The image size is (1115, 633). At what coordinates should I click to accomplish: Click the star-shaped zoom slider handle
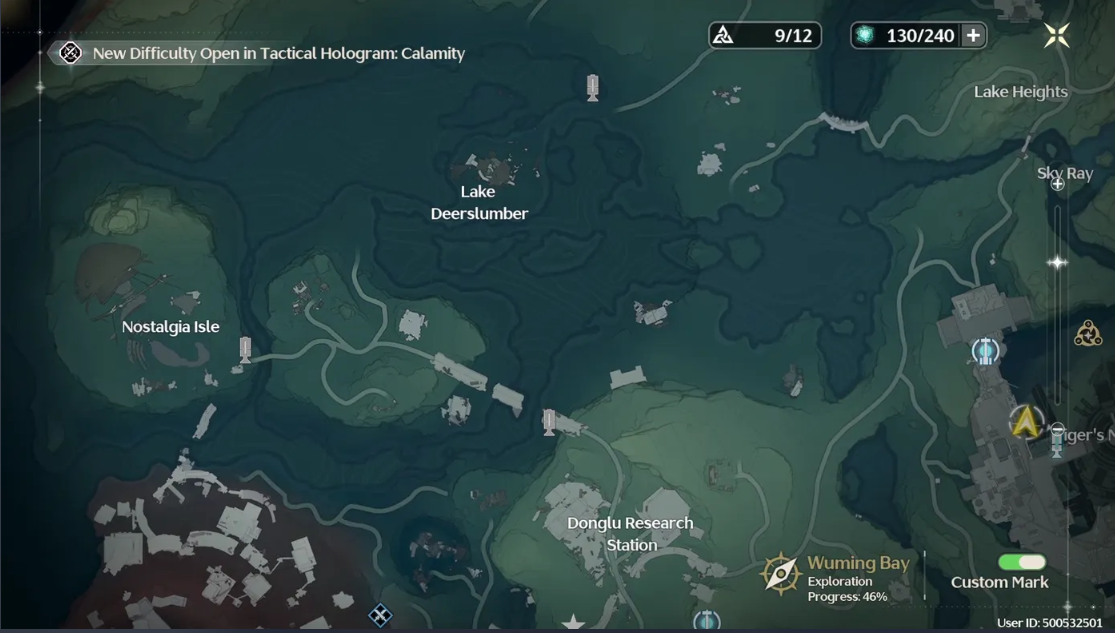tap(1057, 262)
